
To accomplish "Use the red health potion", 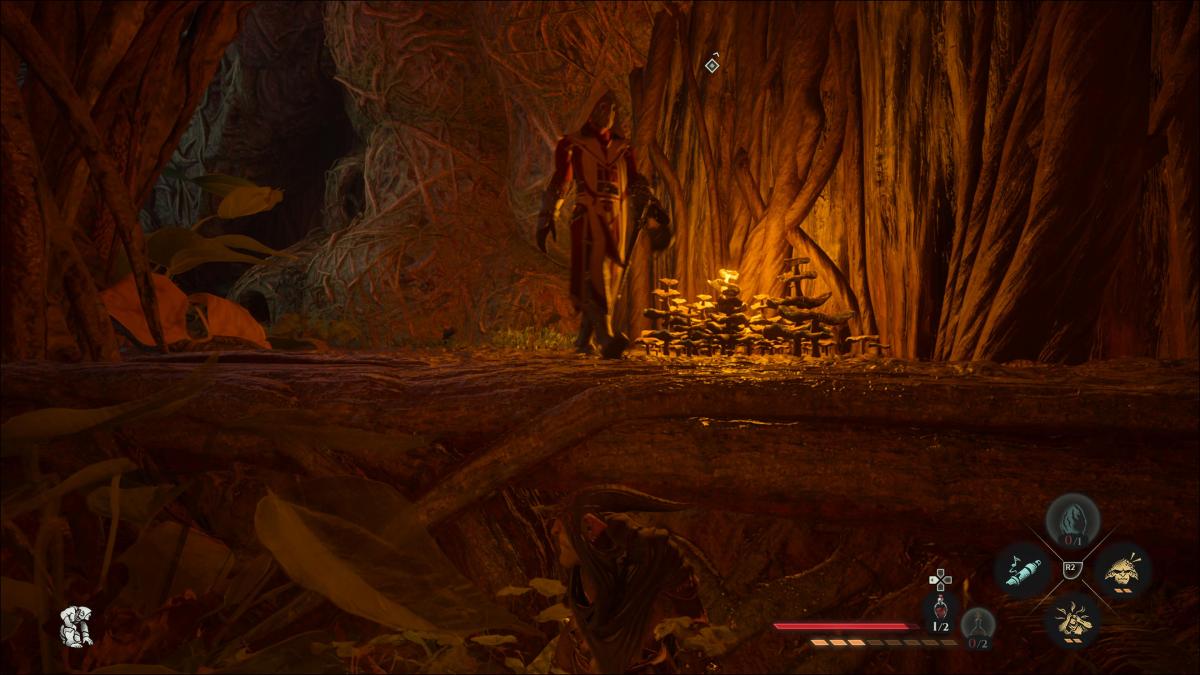I will pos(941,610).
